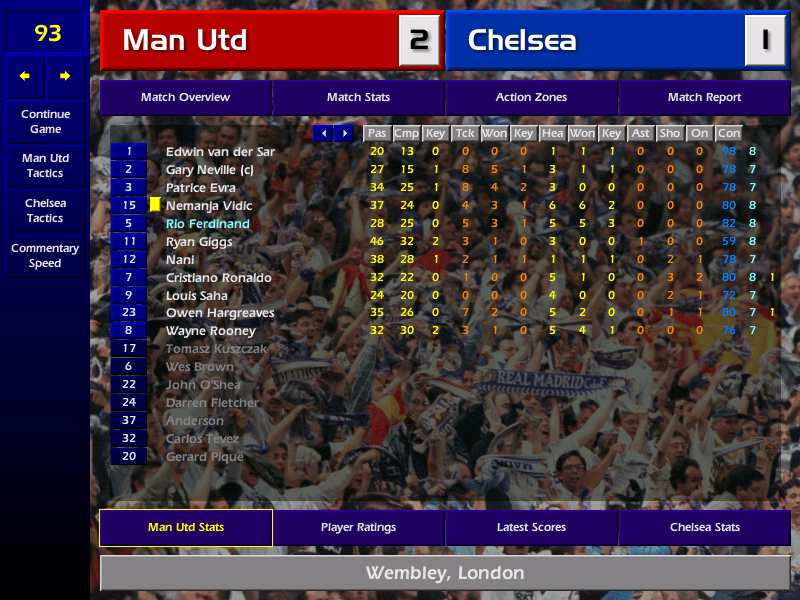The height and width of the screenshot is (600, 800).
Task: Switch to Match Overview tab
Action: [185, 97]
